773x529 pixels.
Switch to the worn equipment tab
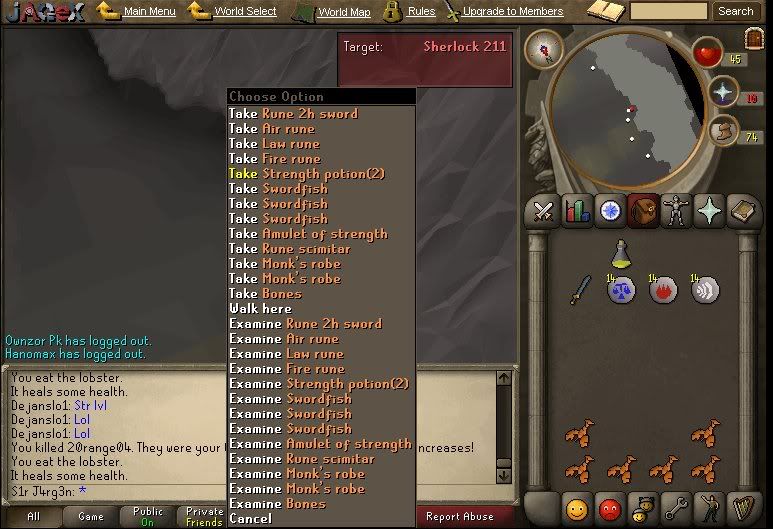point(679,211)
